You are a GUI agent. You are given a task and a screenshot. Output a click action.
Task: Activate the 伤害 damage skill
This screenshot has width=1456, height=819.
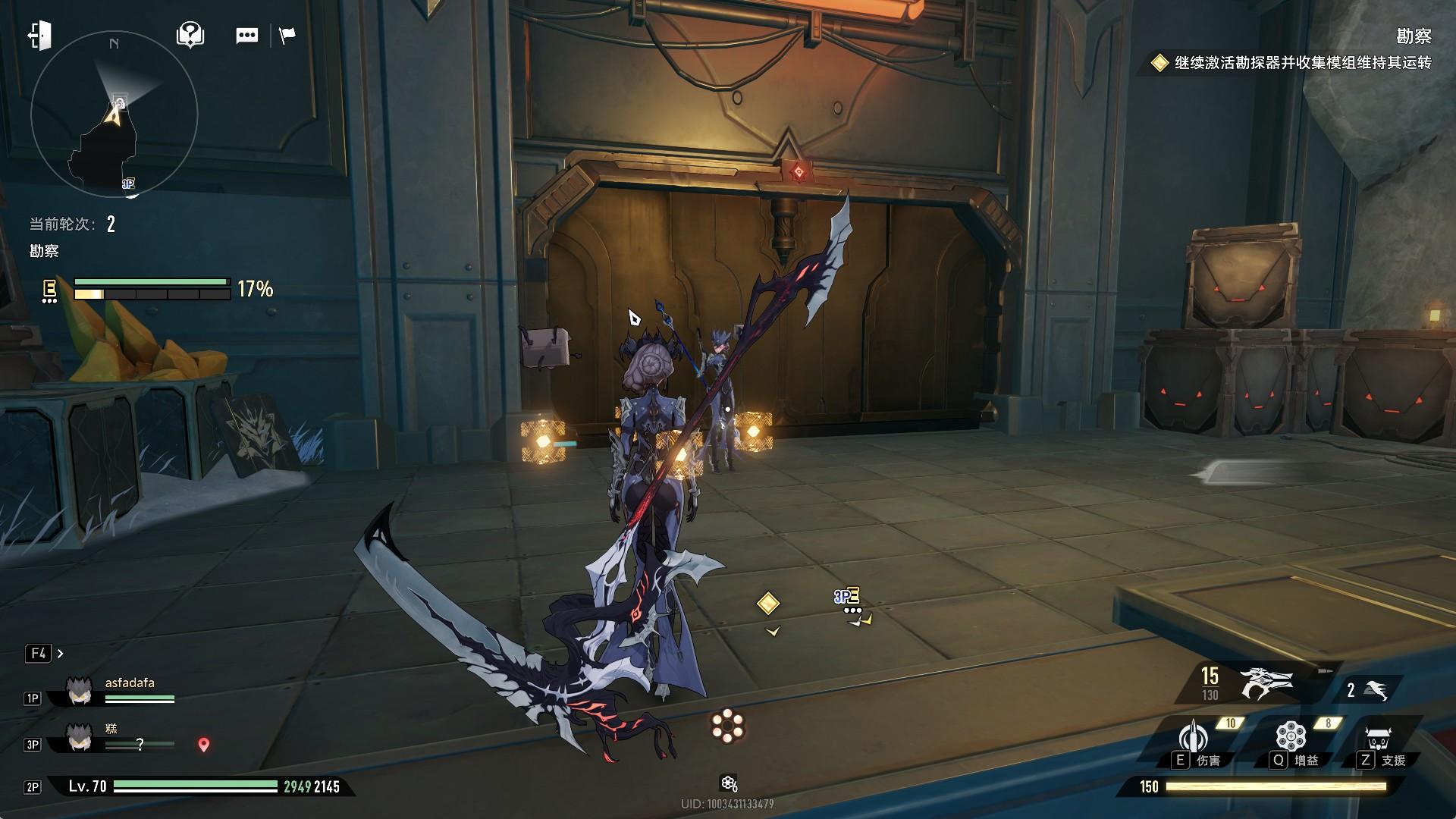[1194, 739]
